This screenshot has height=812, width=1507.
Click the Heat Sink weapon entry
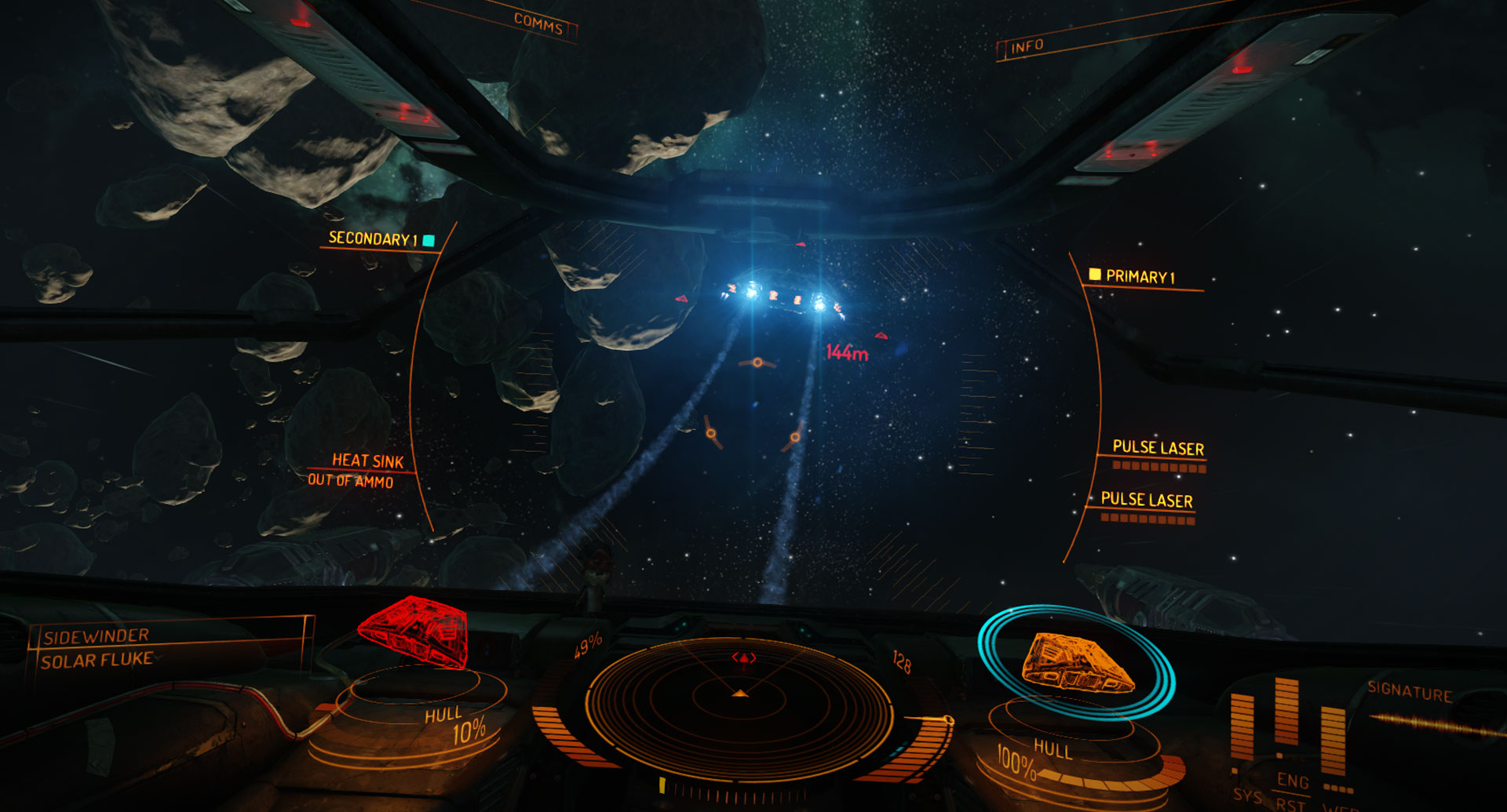click(367, 461)
